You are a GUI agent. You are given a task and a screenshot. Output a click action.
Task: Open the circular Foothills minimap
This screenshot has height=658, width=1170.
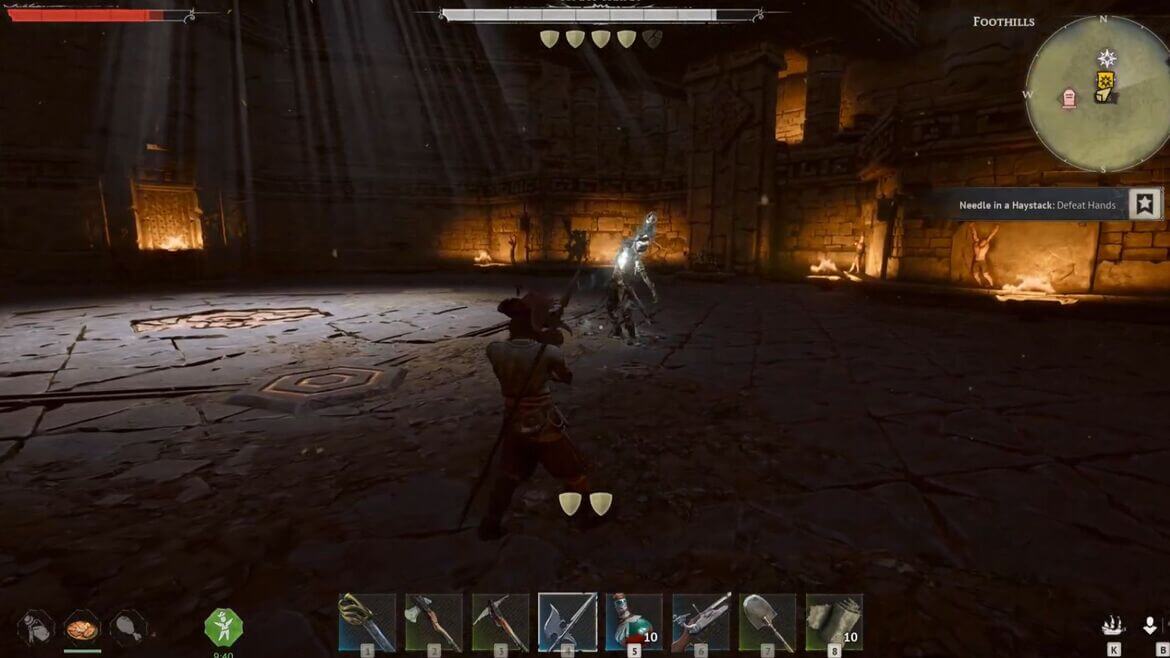[x=1096, y=94]
